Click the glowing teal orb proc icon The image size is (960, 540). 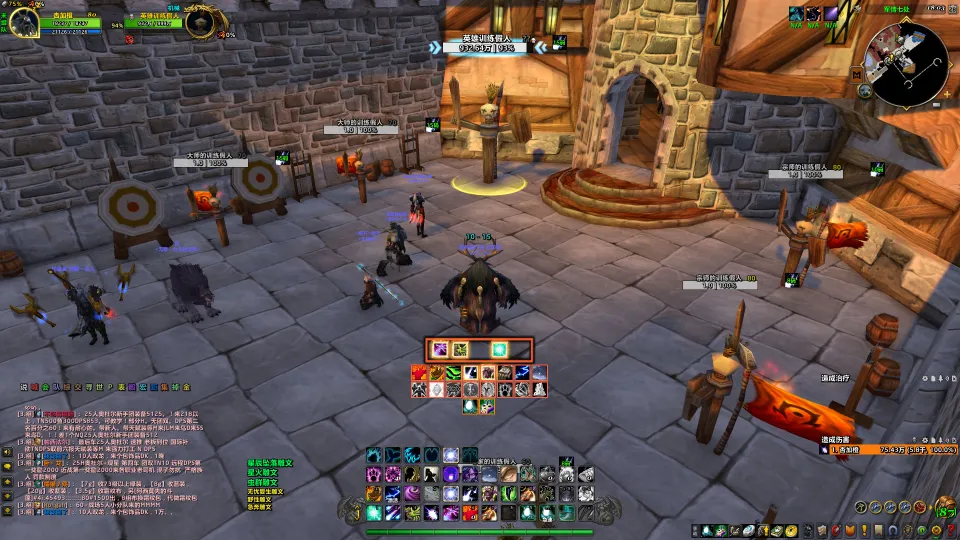(500, 349)
